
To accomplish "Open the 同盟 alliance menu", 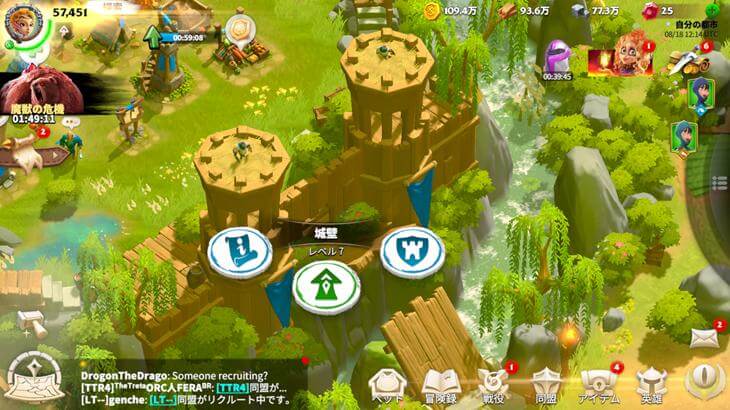I will tap(546, 384).
